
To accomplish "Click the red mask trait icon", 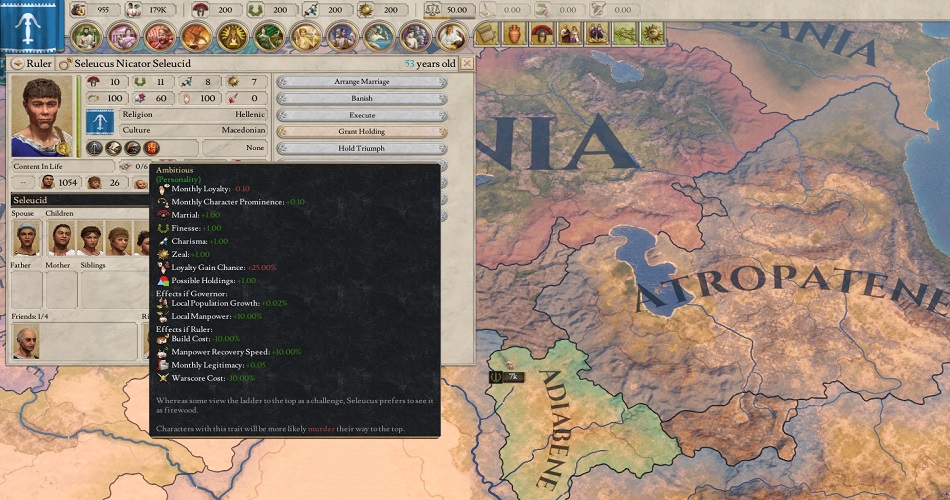I will click(x=152, y=148).
